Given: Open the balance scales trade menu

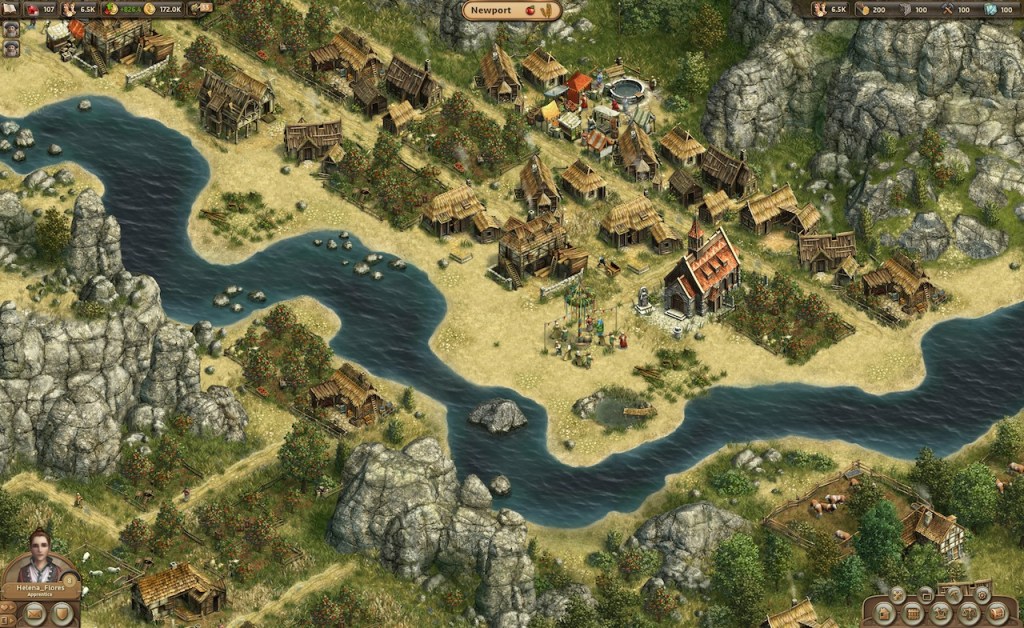Looking at the screenshot, I should pos(969,614).
